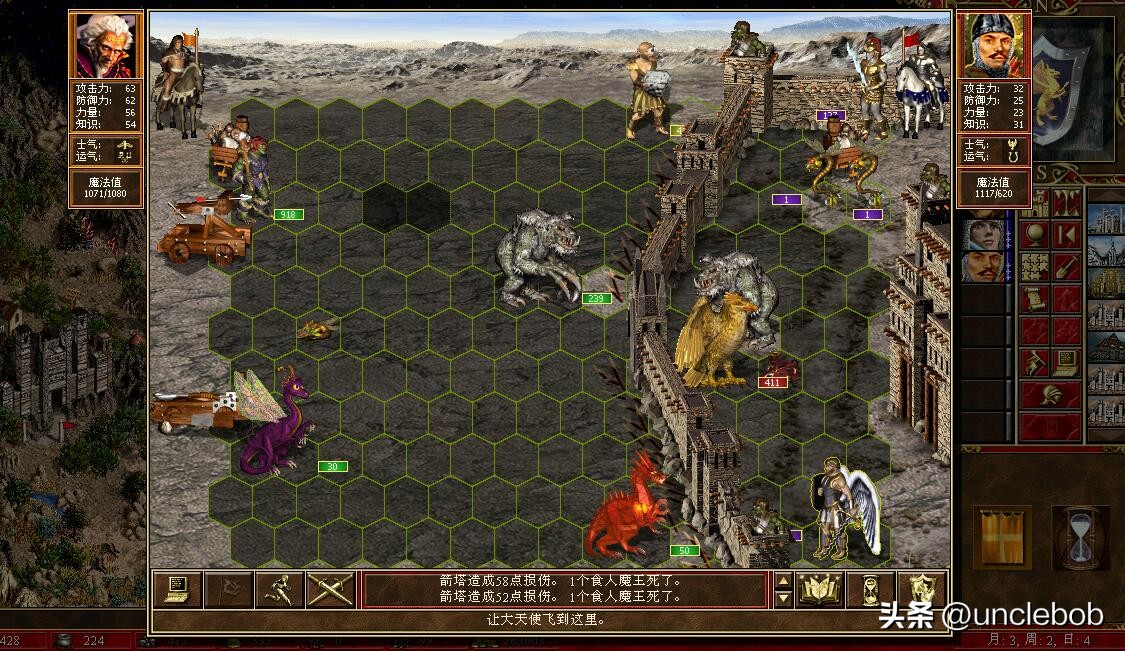The width and height of the screenshot is (1125, 651).
Task: Defend with the shield button
Action: click(921, 590)
